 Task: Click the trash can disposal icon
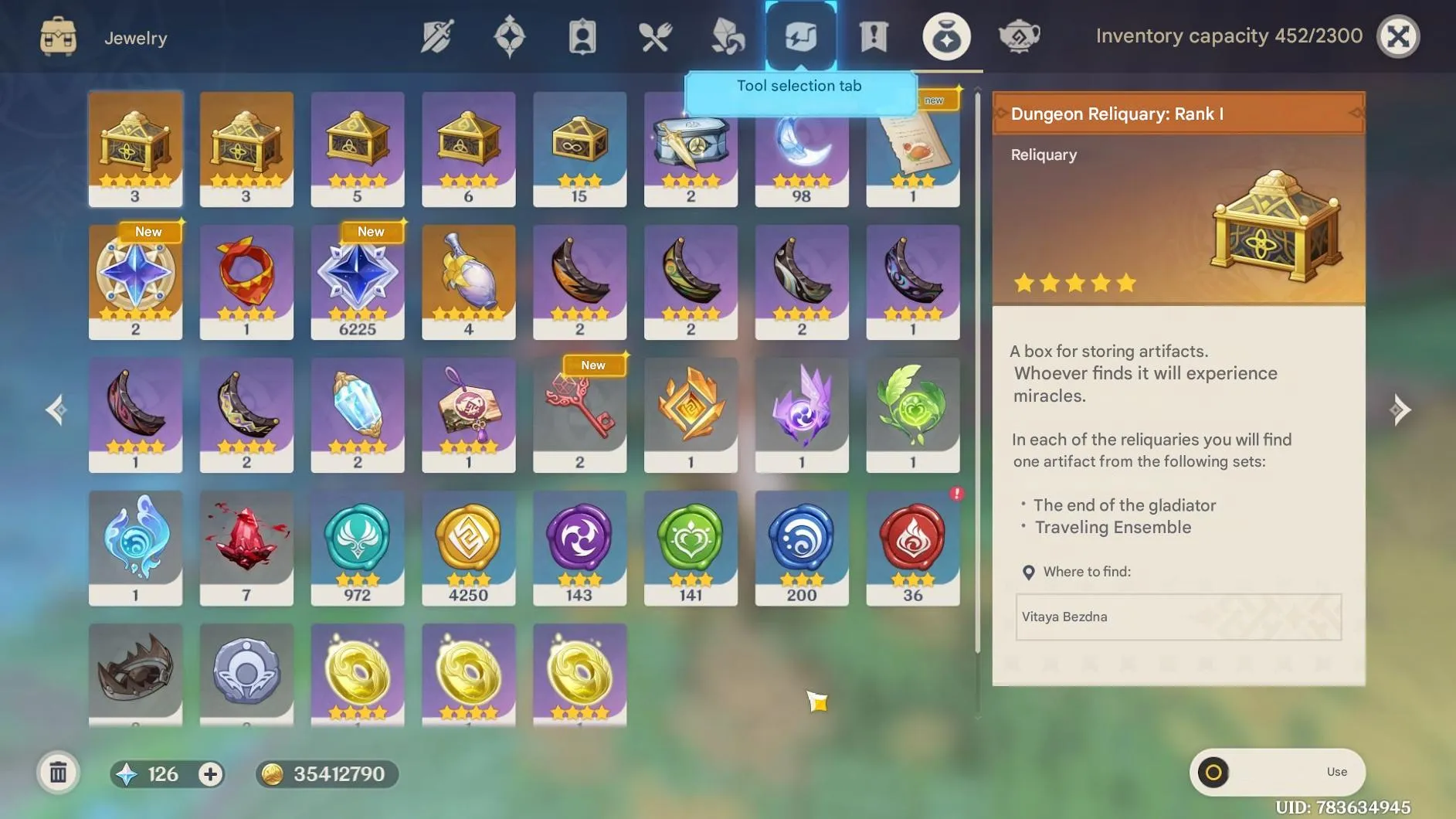[58, 771]
